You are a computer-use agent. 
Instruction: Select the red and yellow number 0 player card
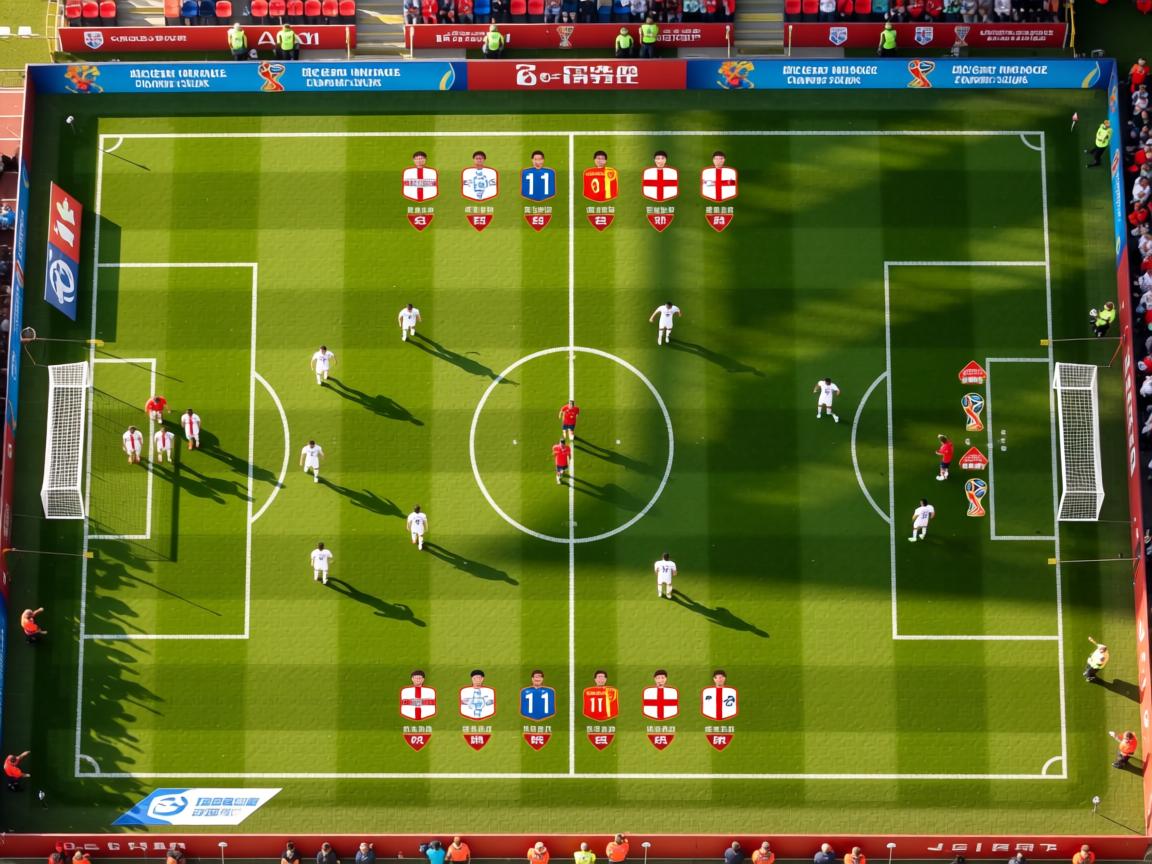click(x=600, y=184)
